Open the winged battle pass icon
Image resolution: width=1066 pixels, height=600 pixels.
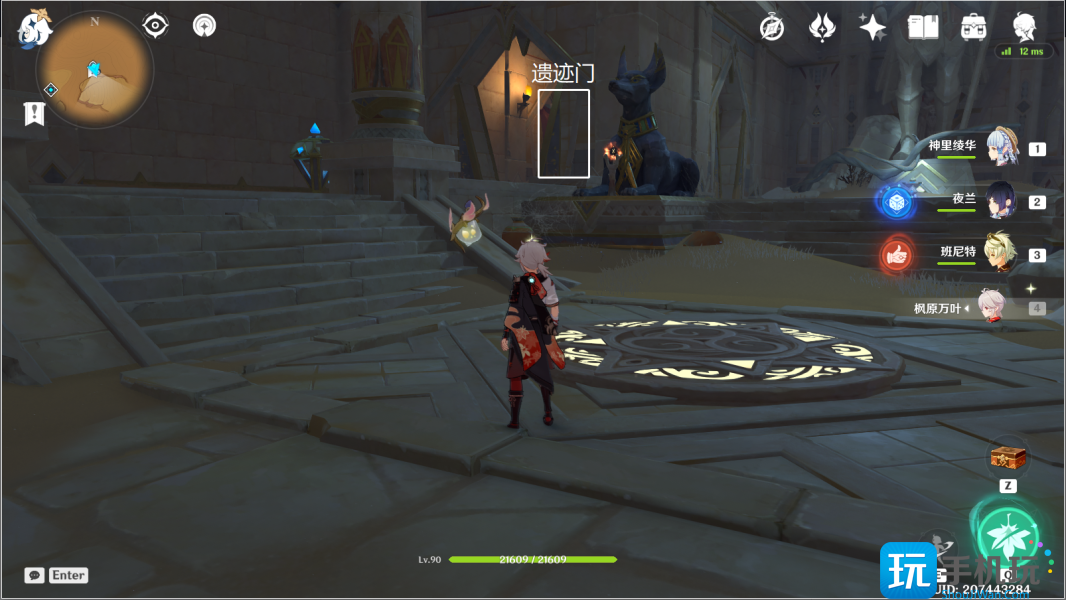tap(822, 28)
